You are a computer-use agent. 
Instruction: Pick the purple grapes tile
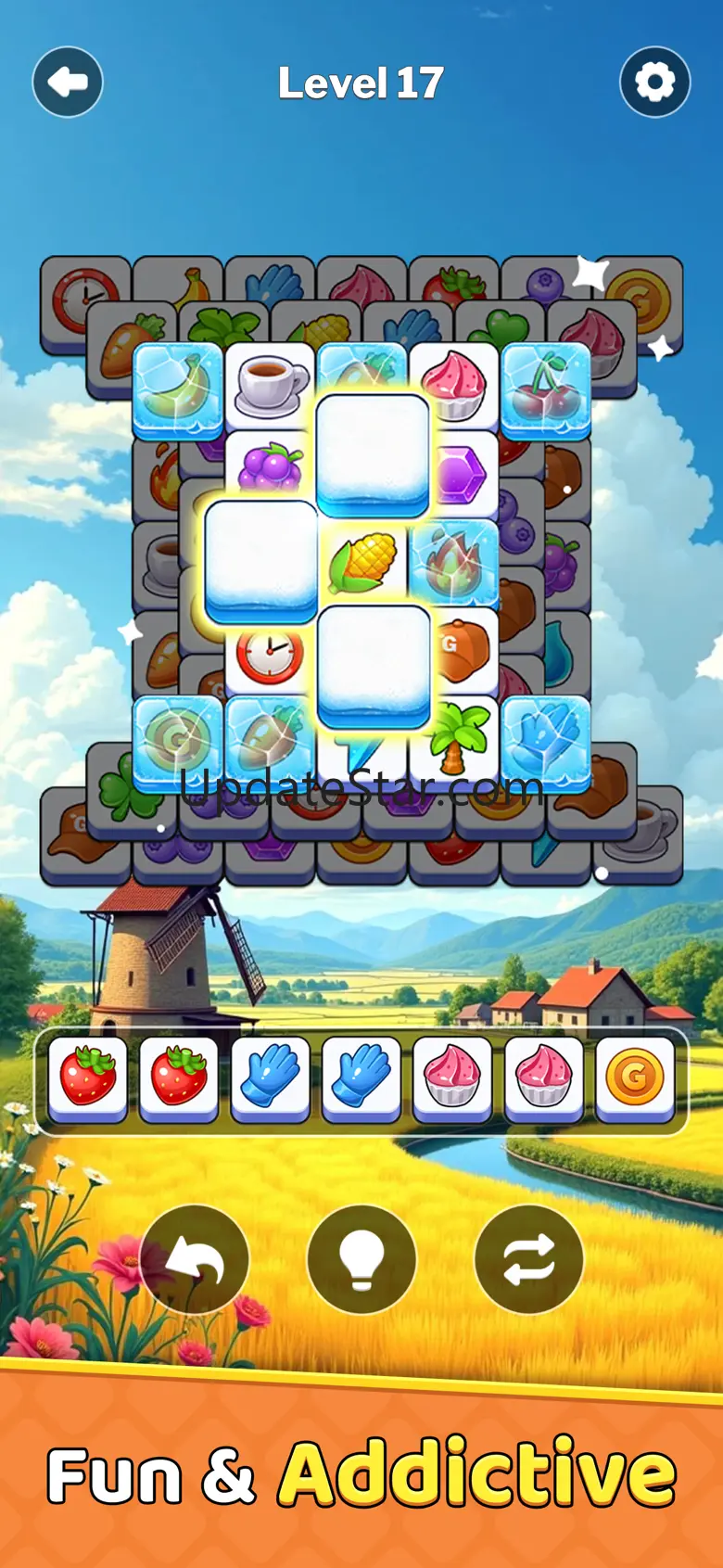270,468
